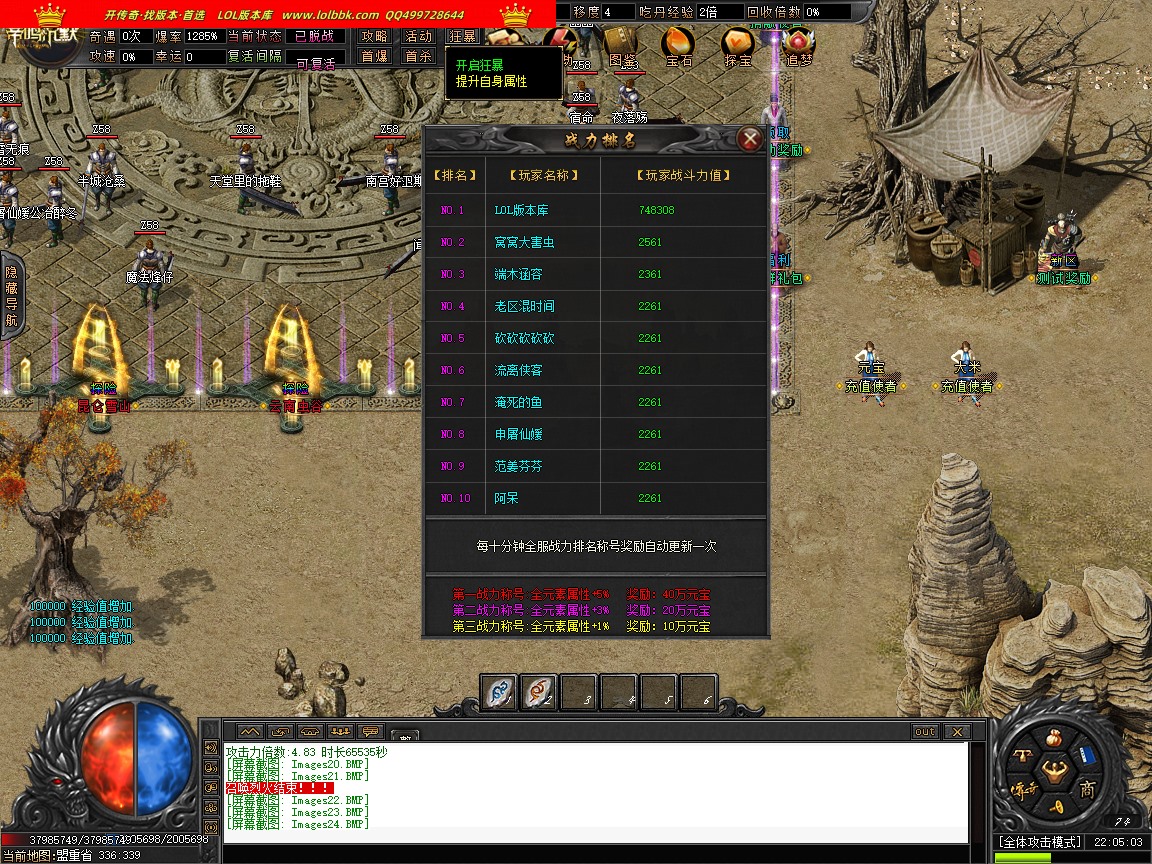Open the 宝石 gem icon

click(679, 45)
